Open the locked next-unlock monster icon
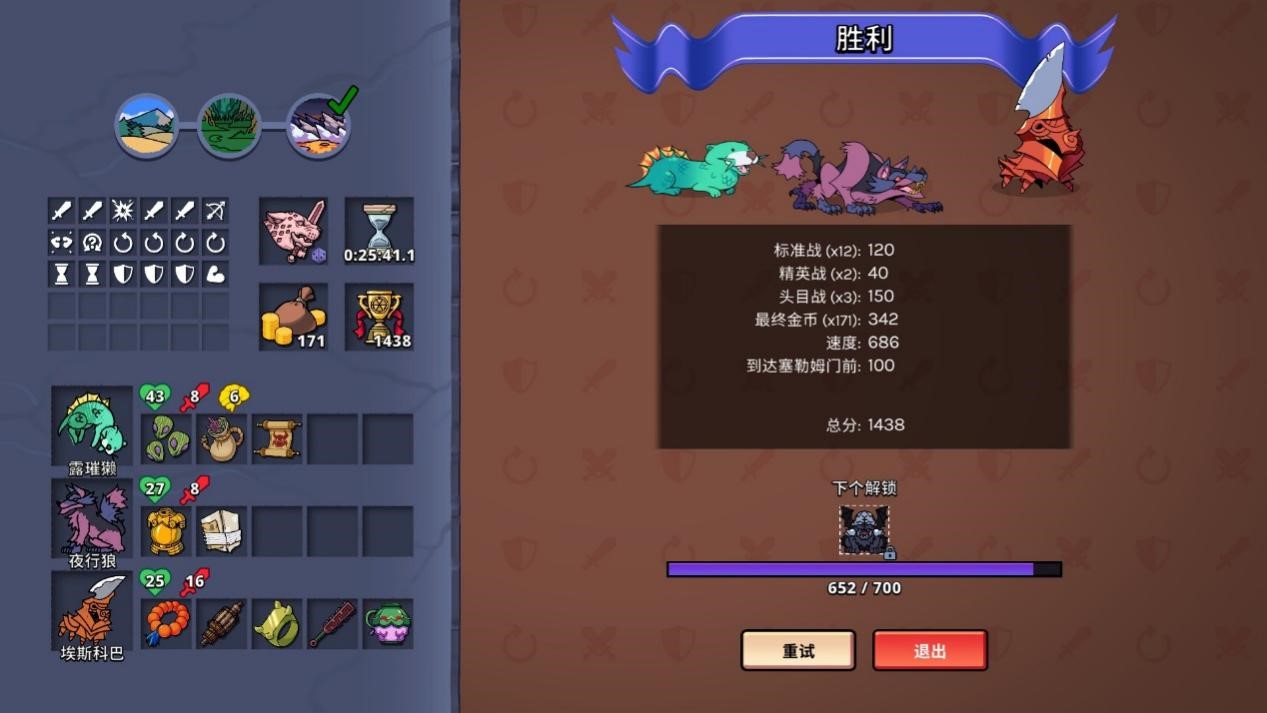Image resolution: width=1267 pixels, height=713 pixels. 864,529
